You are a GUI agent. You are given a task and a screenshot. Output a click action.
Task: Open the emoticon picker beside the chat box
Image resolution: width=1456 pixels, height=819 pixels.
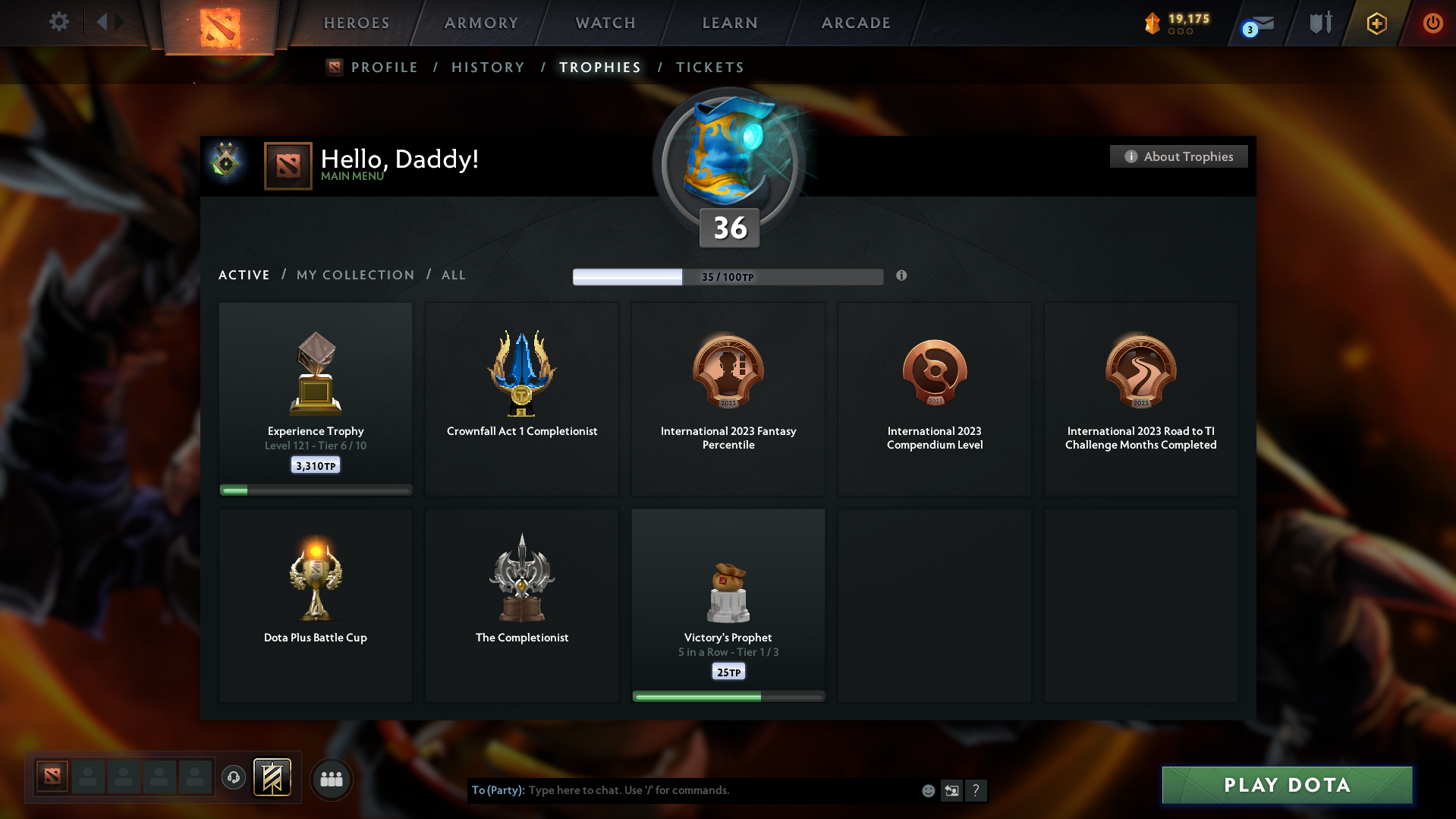pos(927,790)
